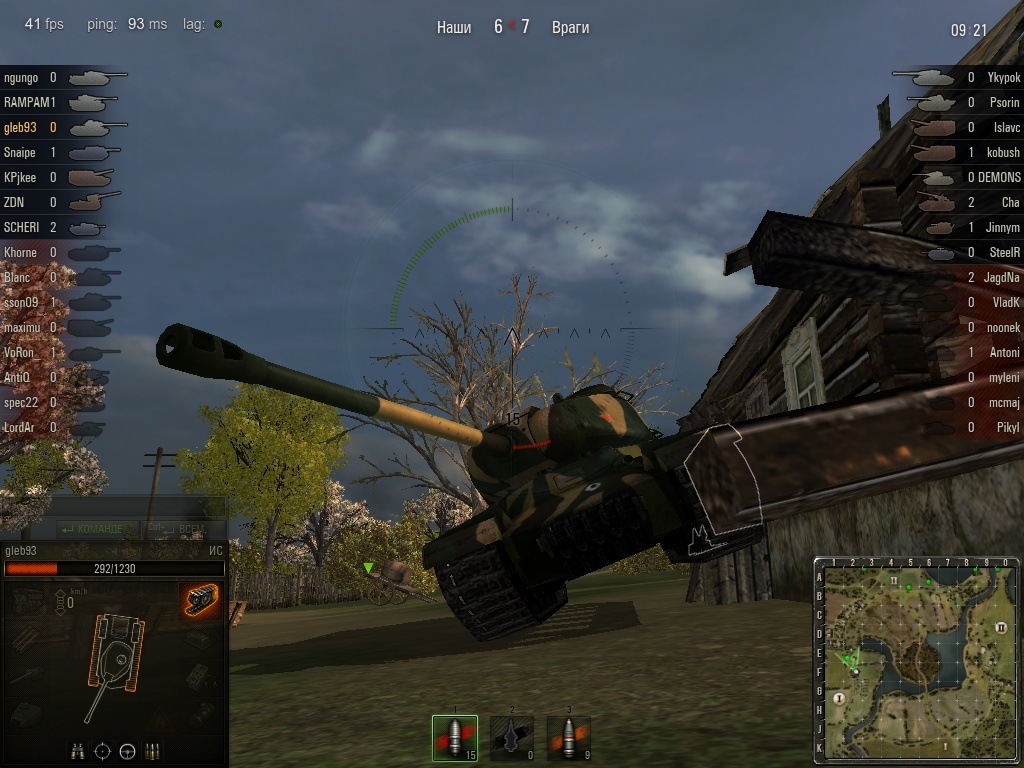The width and height of the screenshot is (1024, 768).
Task: Select enemy Cha in the enemy list
Action: (x=1010, y=202)
